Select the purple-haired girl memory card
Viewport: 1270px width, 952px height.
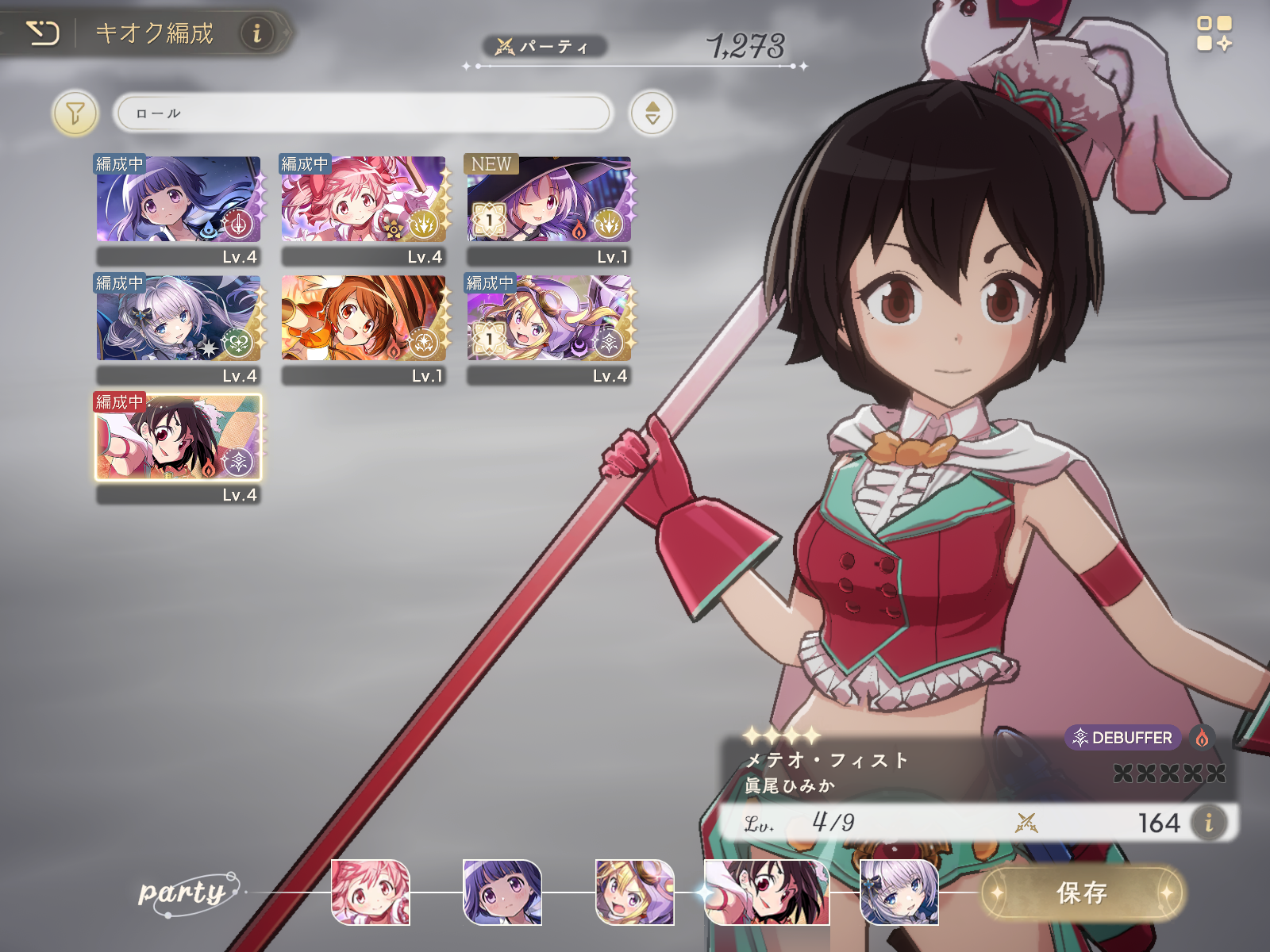point(179,200)
